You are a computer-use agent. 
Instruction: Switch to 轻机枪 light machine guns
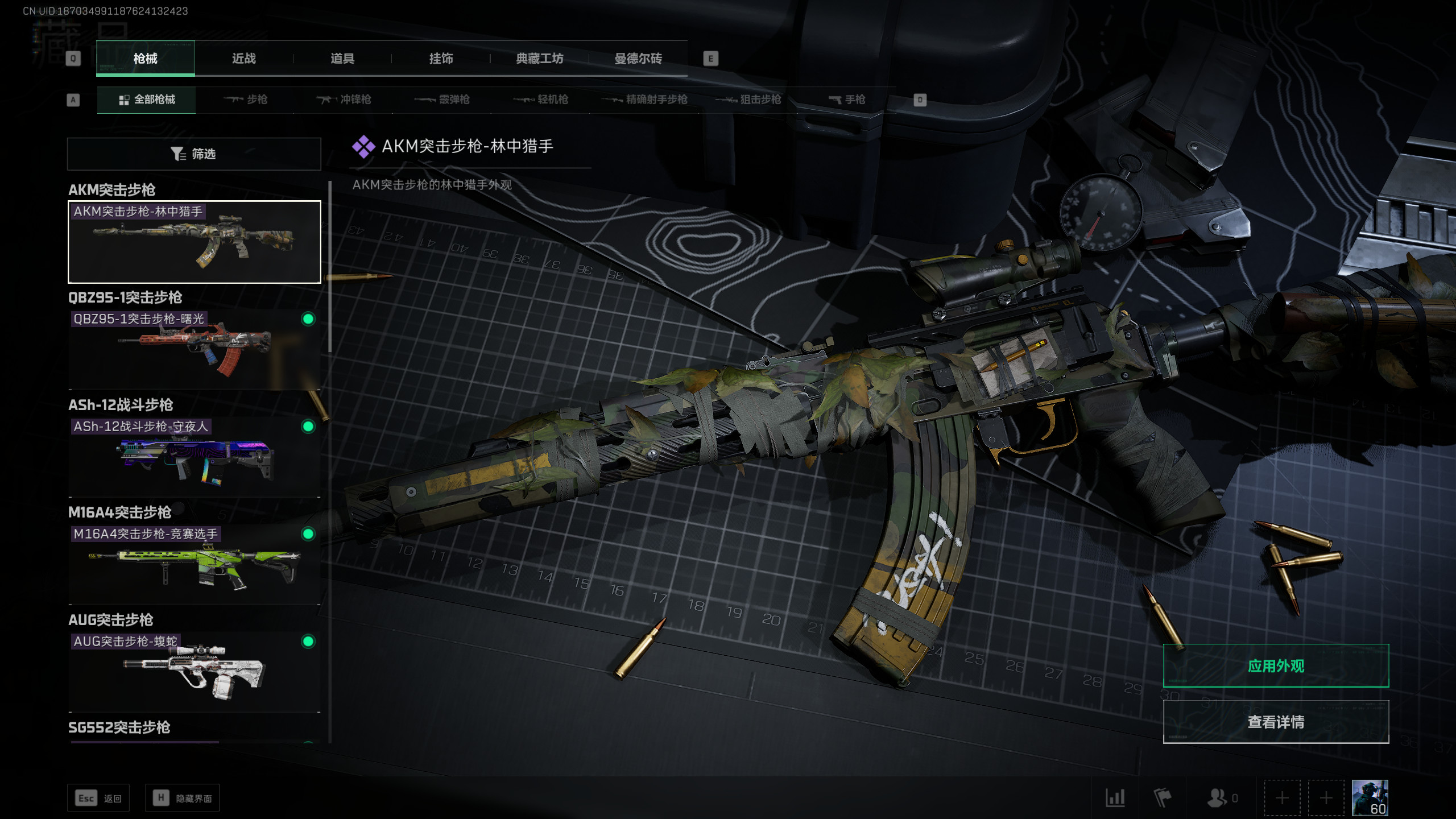coord(541,100)
